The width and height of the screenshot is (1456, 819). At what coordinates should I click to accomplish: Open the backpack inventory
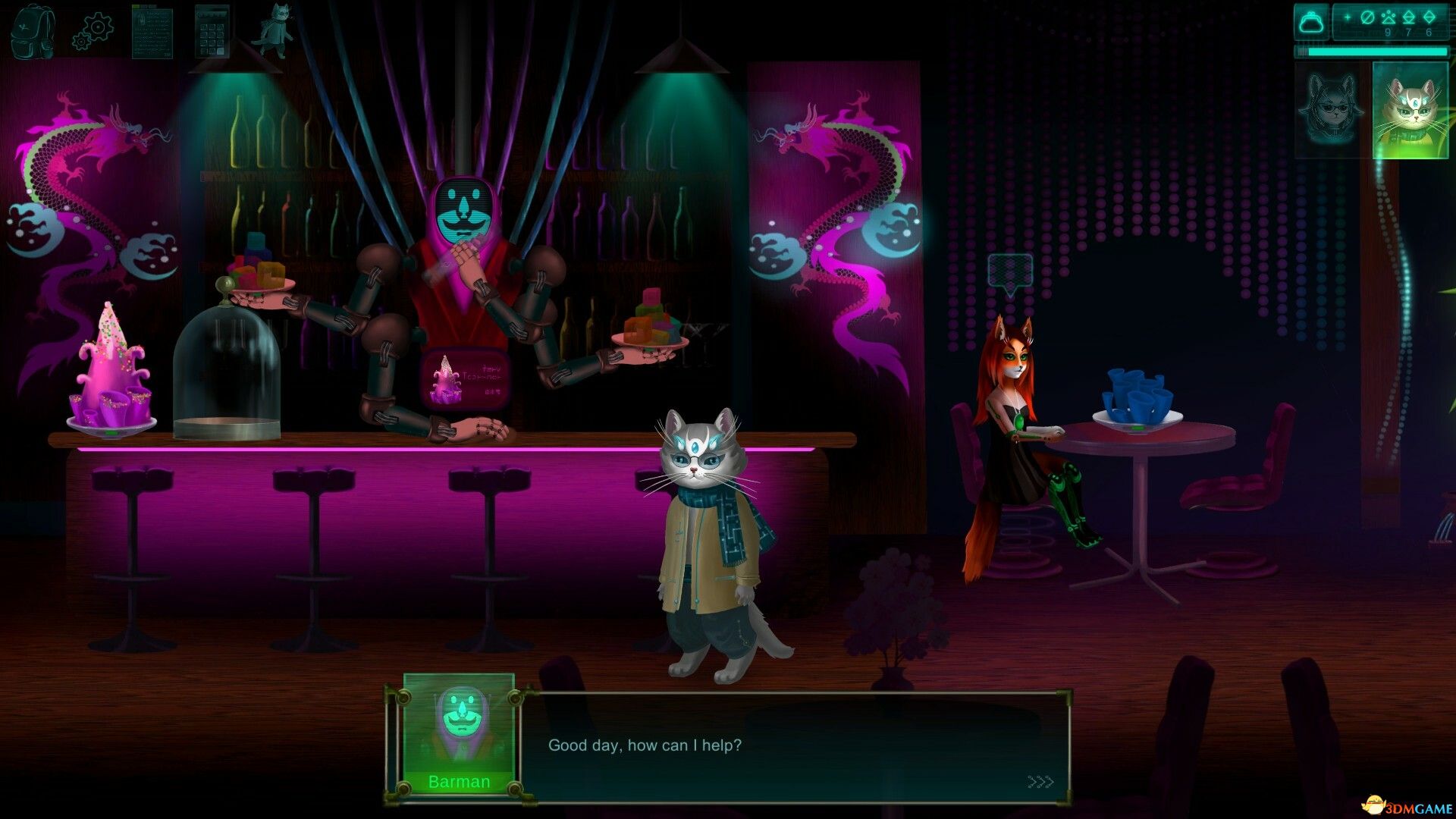33,31
